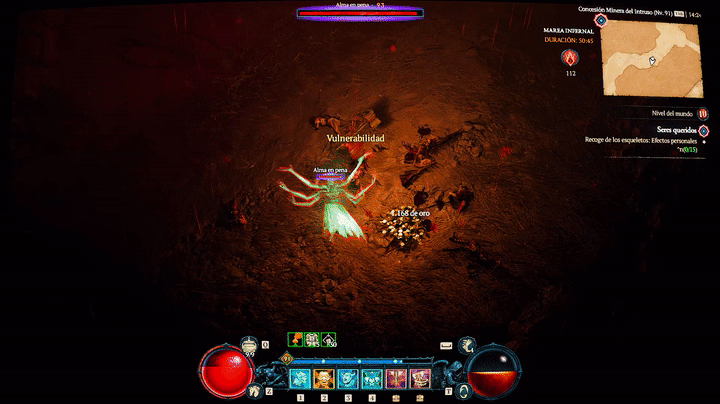Click the Nivel del mundo icon
This screenshot has height=404, width=720.
[x=703, y=114]
